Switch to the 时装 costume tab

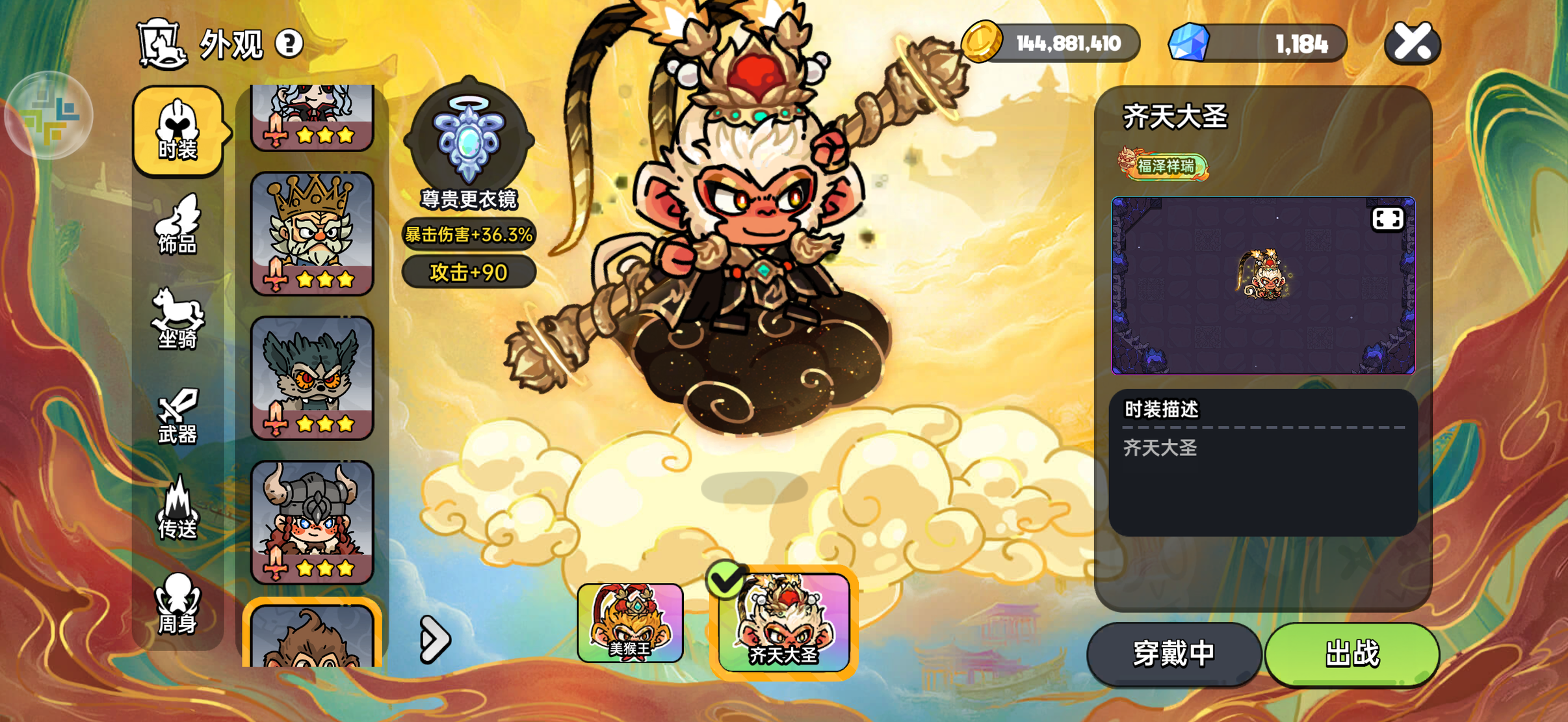pos(178,131)
